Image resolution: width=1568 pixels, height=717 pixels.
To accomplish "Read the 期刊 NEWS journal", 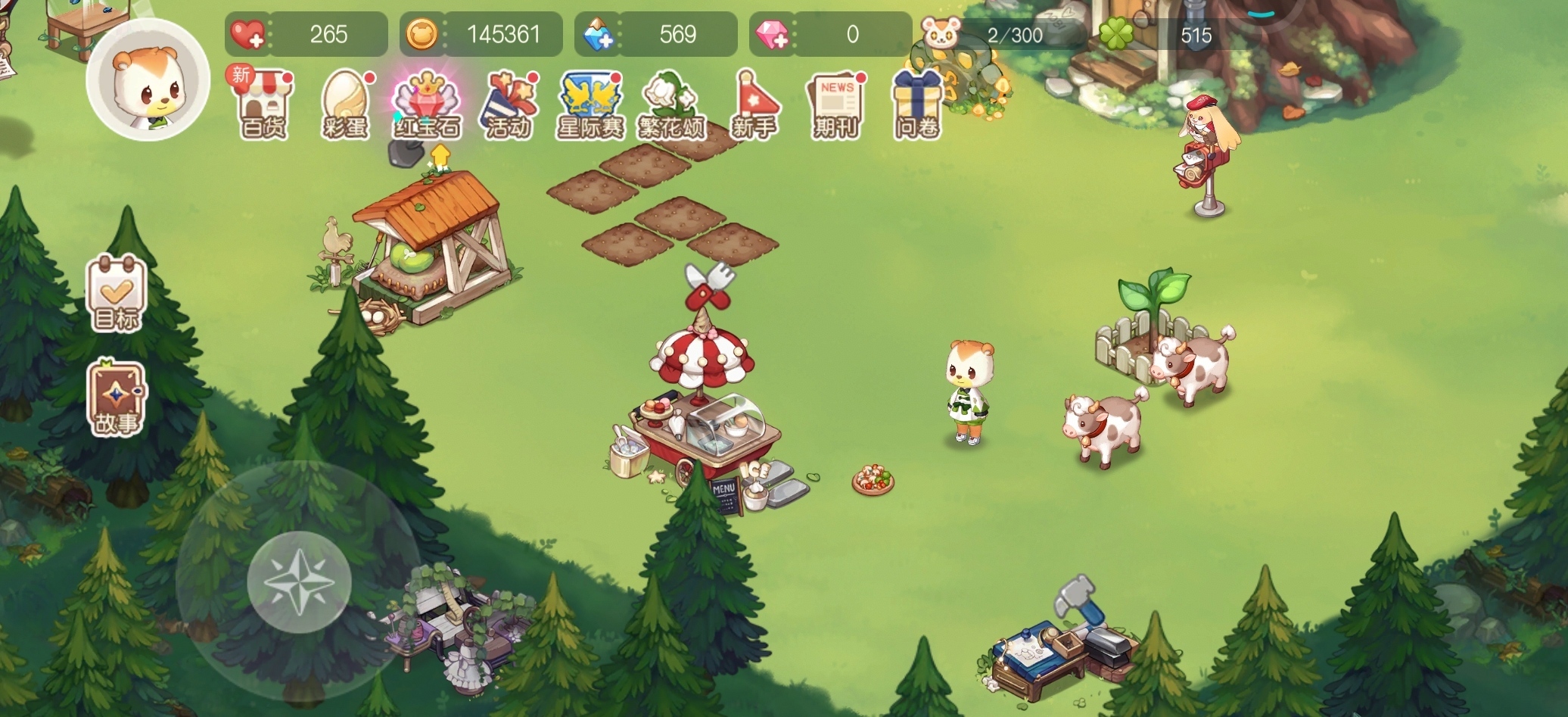I will 835,106.
